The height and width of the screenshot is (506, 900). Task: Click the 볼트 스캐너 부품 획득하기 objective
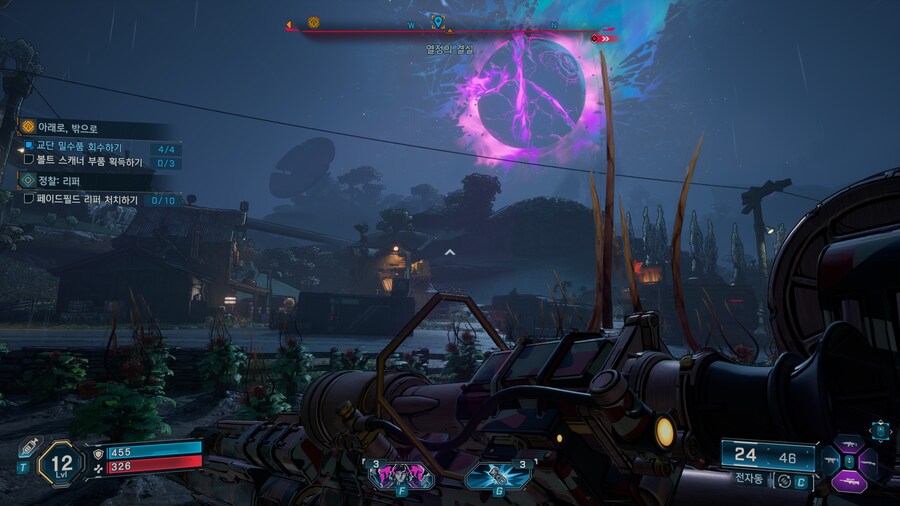coord(88,162)
